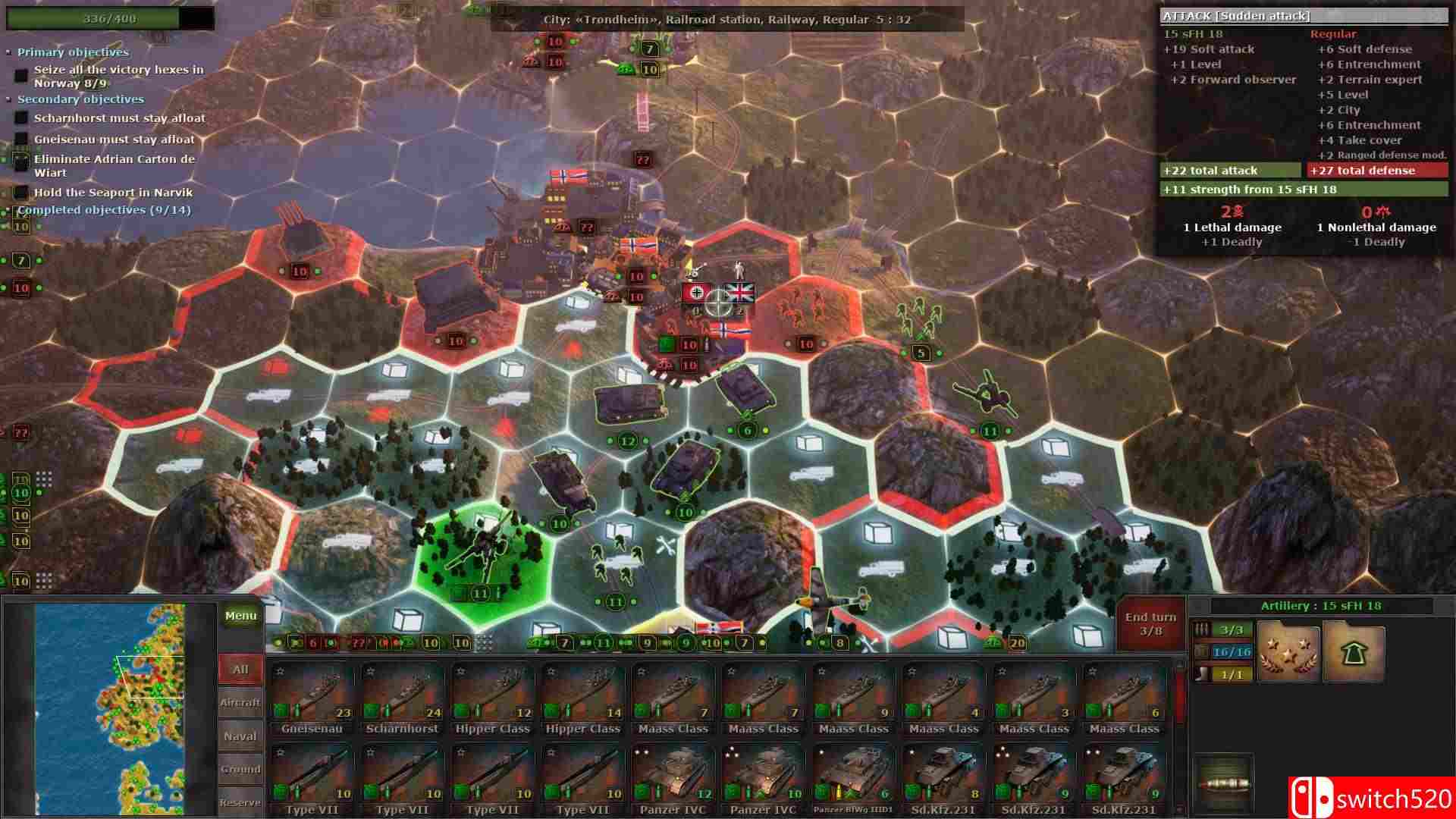Select the Scharnhorst unit card
The height and width of the screenshot is (819, 1456).
click(401, 694)
